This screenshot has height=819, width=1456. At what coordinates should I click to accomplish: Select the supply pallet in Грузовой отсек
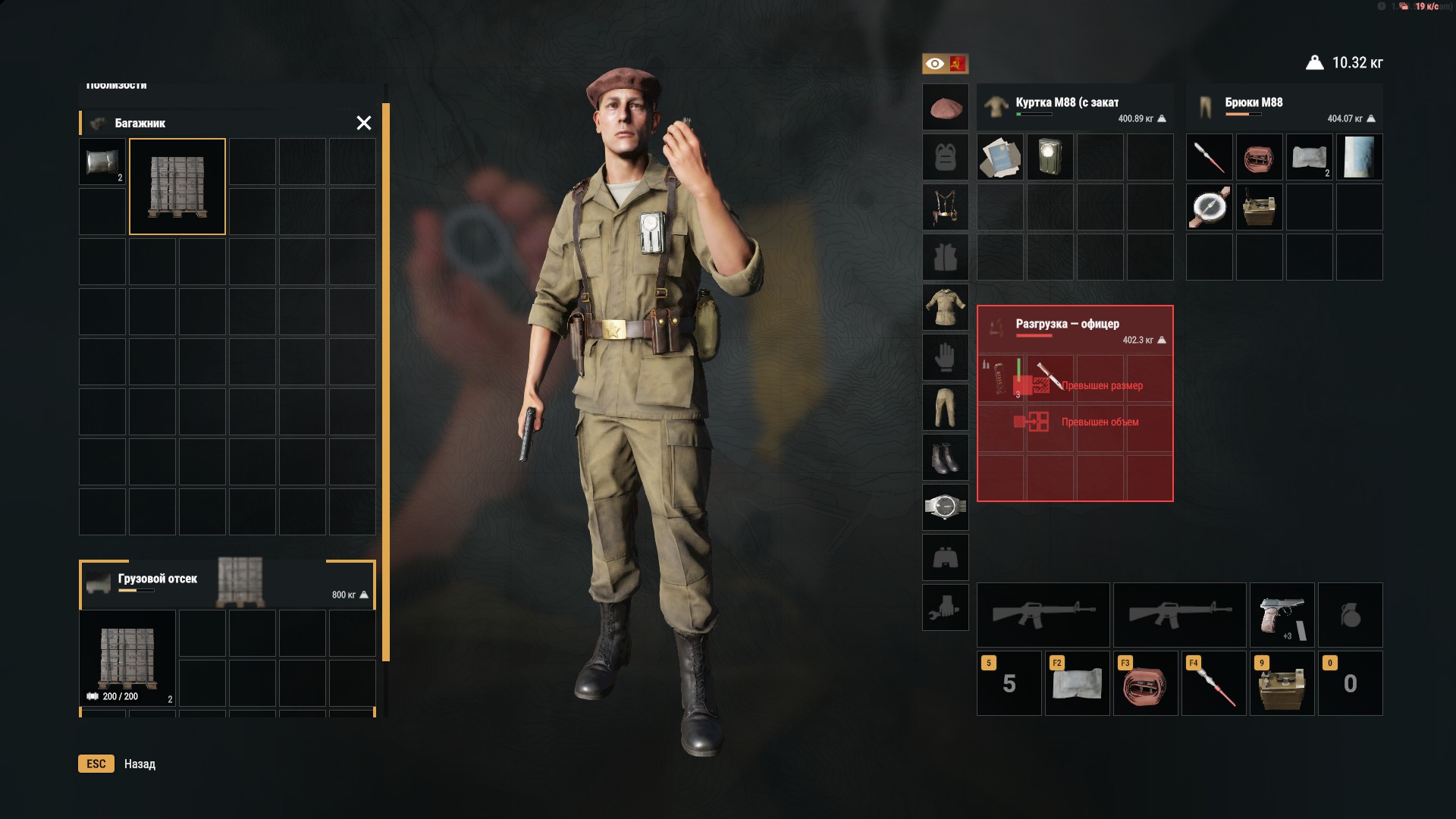(127, 658)
